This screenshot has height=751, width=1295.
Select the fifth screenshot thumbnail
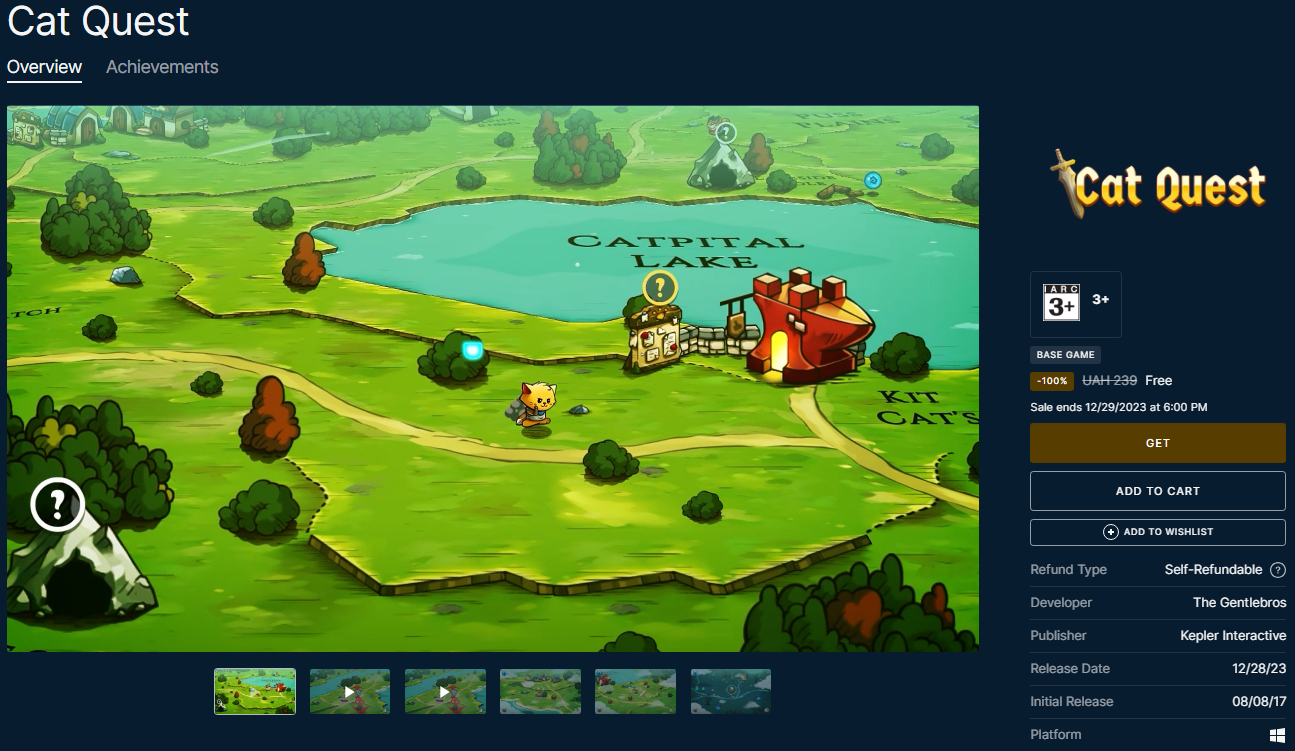635,691
